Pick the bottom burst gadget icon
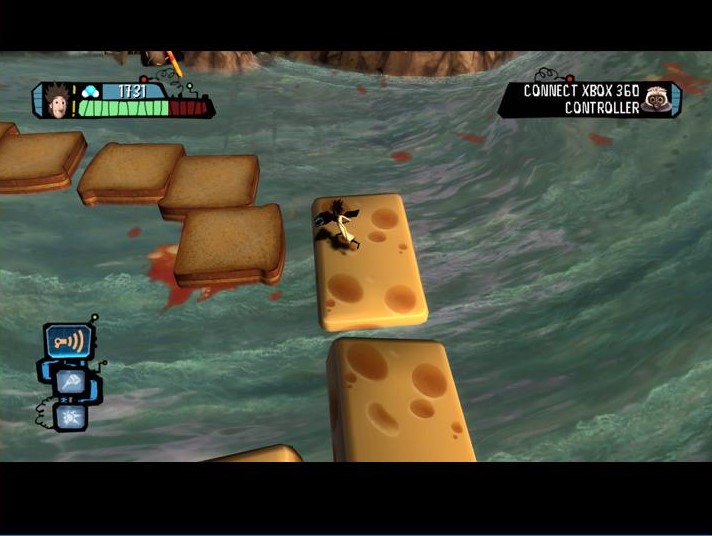 70,415
